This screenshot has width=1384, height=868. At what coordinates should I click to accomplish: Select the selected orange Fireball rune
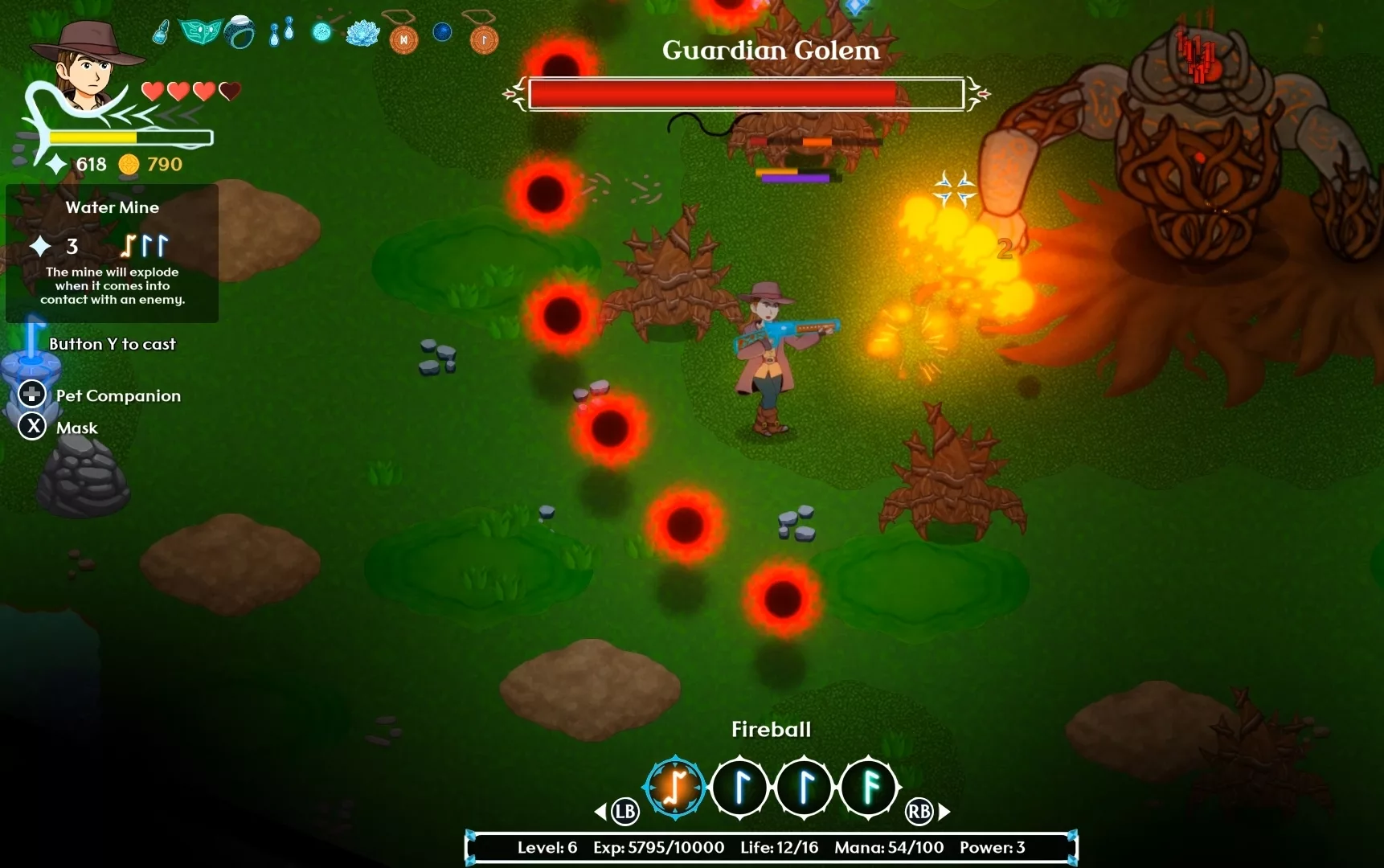pyautogui.click(x=675, y=787)
